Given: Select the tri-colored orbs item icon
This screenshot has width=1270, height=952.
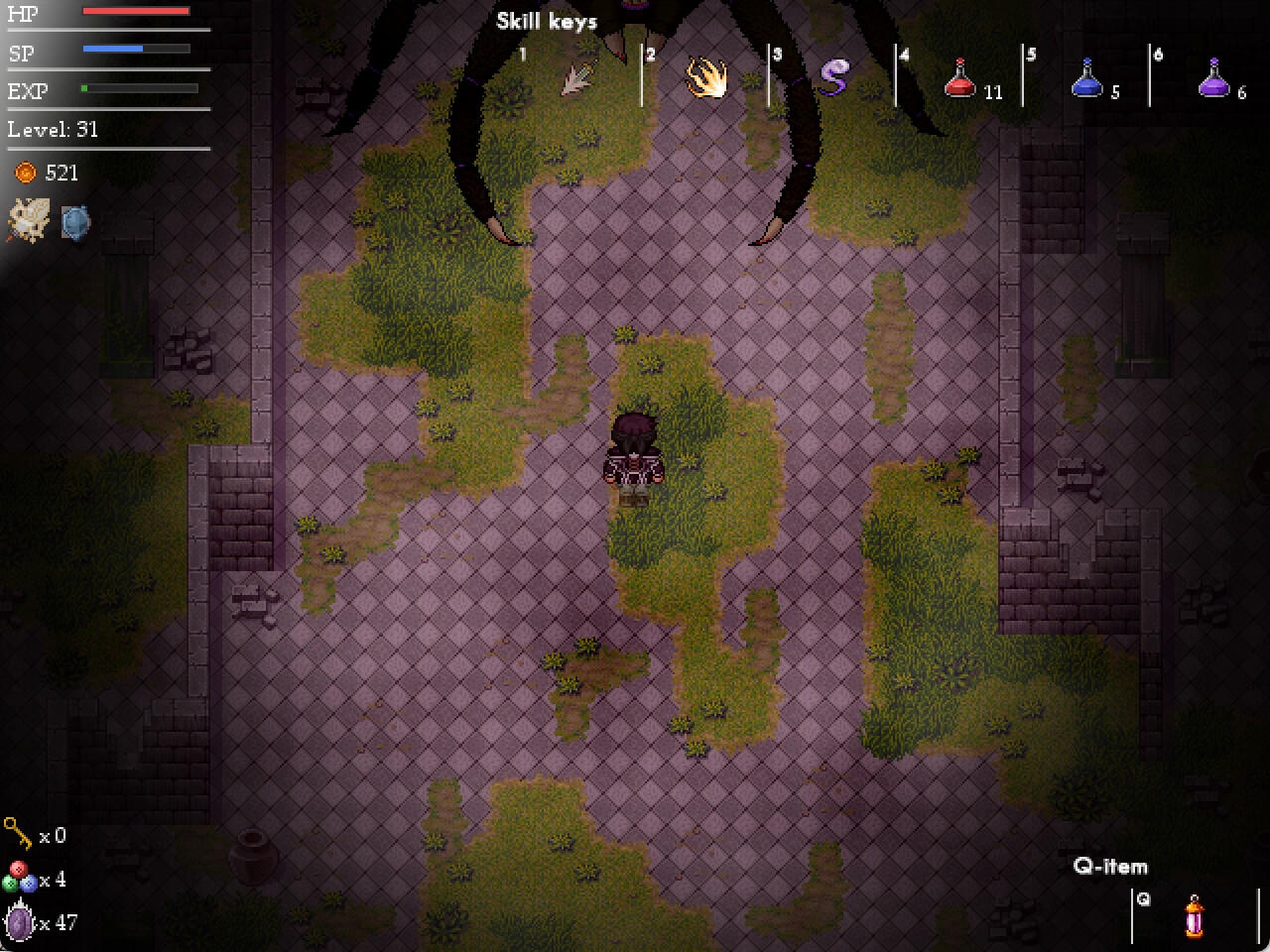Looking at the screenshot, I should (18, 880).
